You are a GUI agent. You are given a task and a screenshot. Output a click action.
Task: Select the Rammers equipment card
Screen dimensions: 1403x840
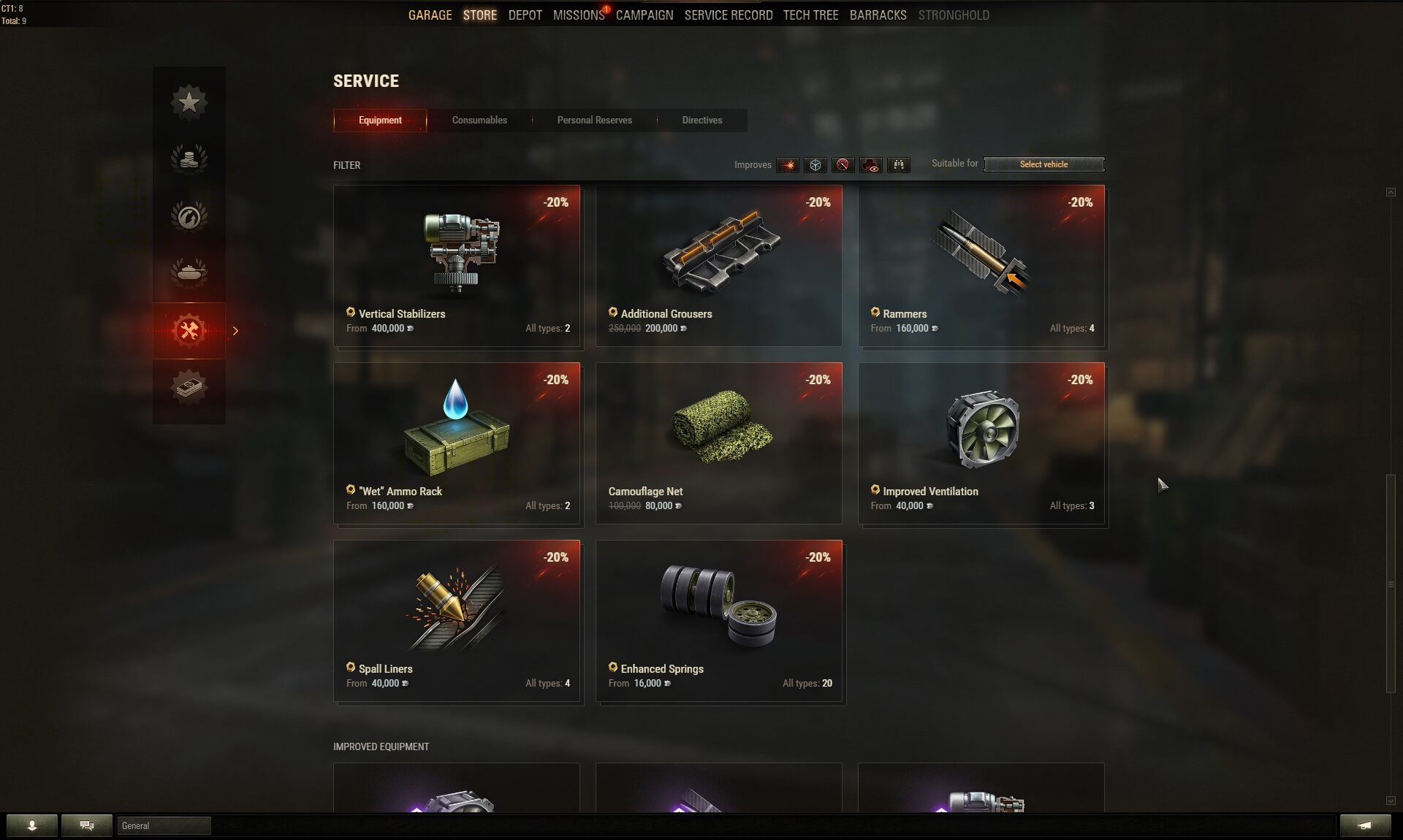click(981, 266)
